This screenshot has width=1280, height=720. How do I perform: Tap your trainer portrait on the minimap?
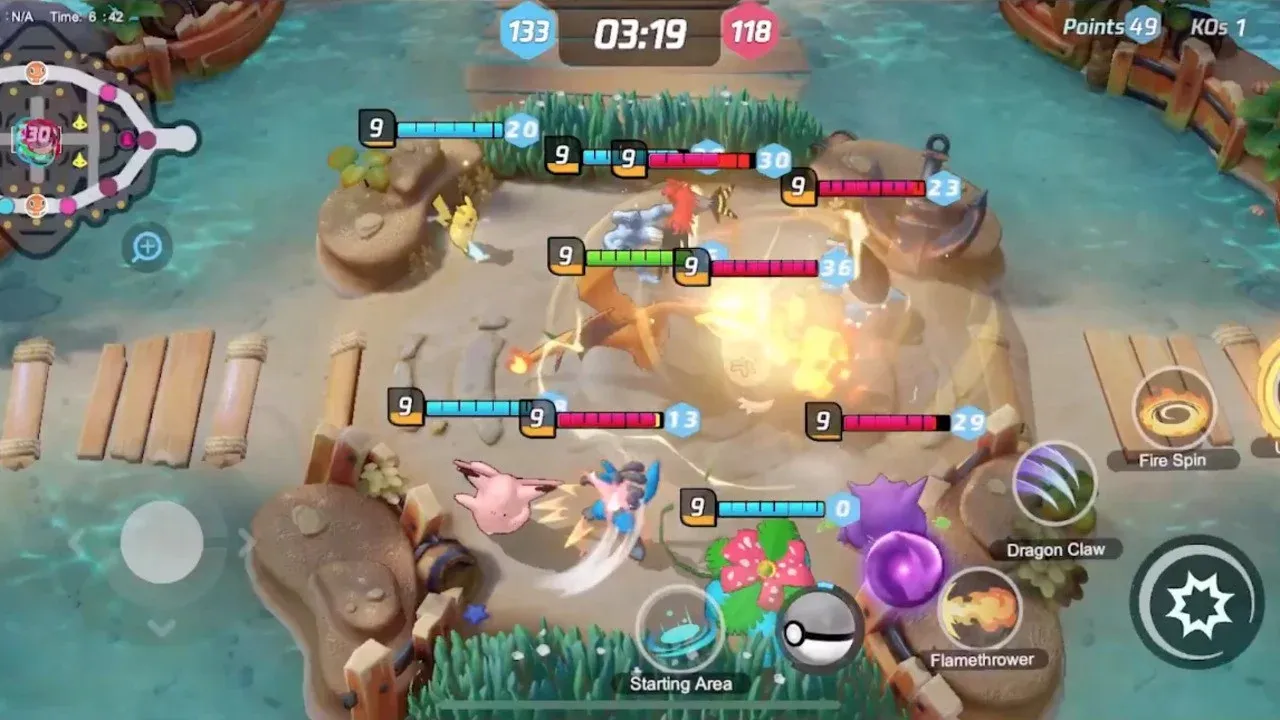click(36, 204)
